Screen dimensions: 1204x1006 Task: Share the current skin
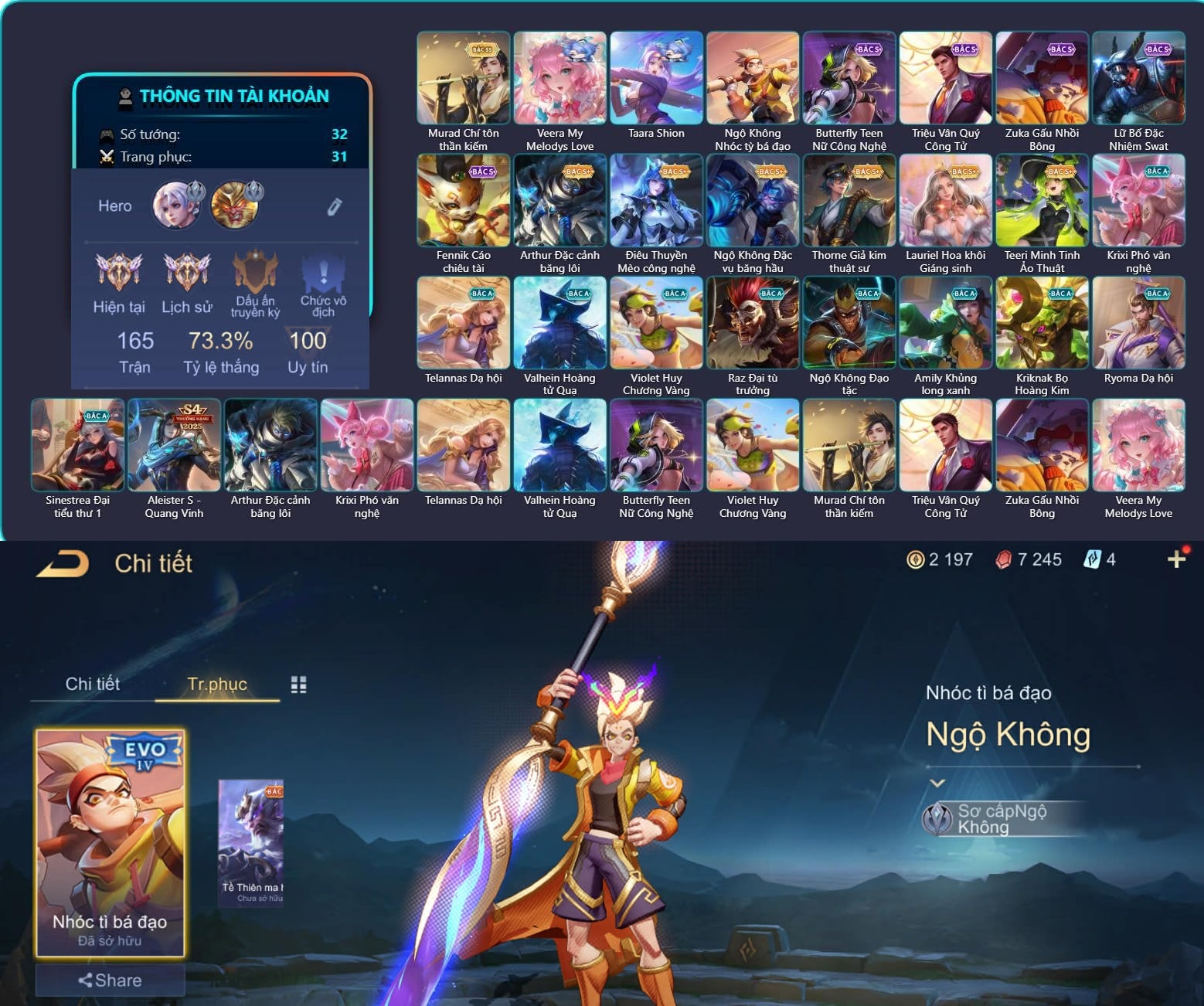110,981
